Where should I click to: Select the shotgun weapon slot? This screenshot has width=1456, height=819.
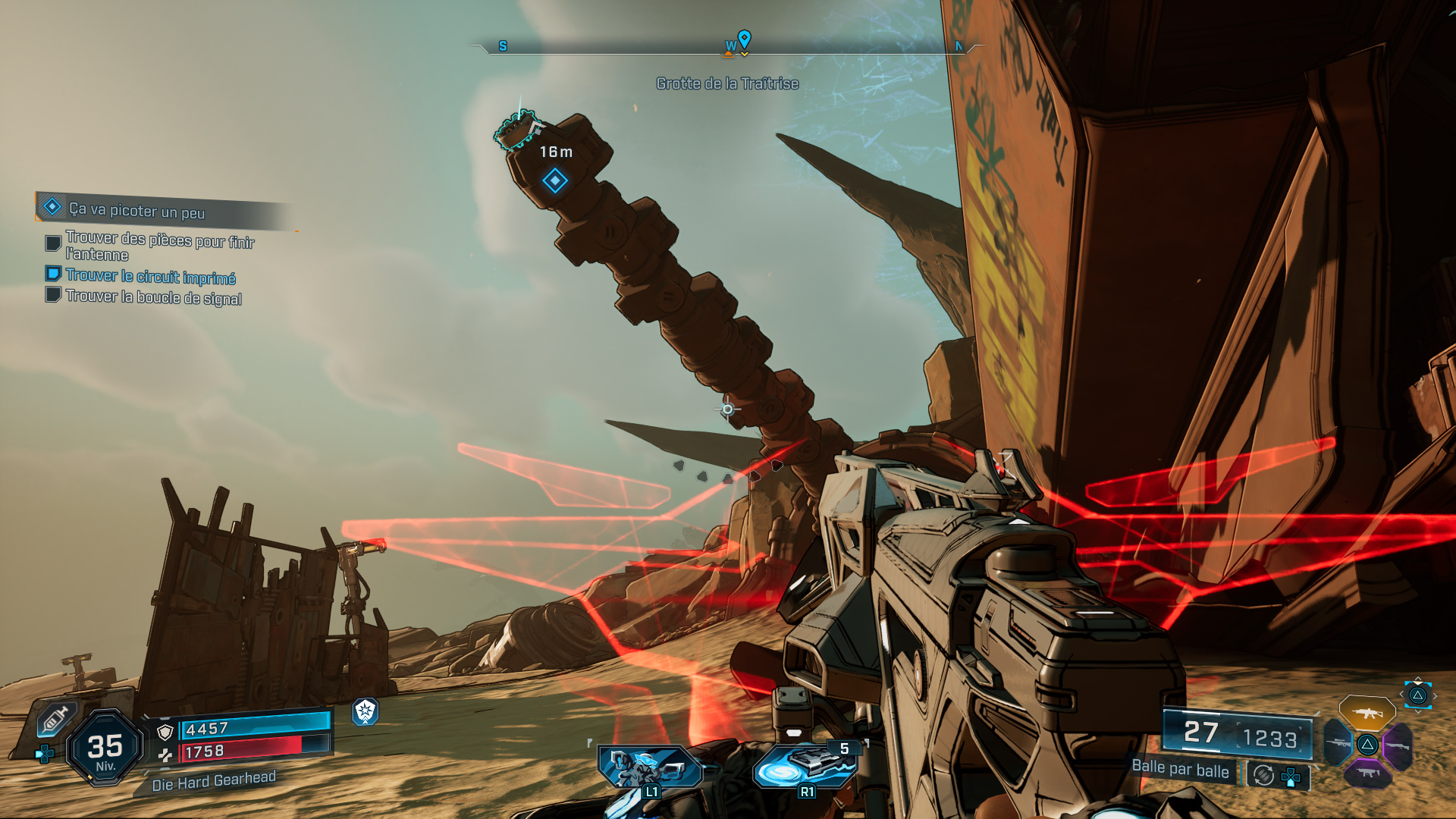1397,746
